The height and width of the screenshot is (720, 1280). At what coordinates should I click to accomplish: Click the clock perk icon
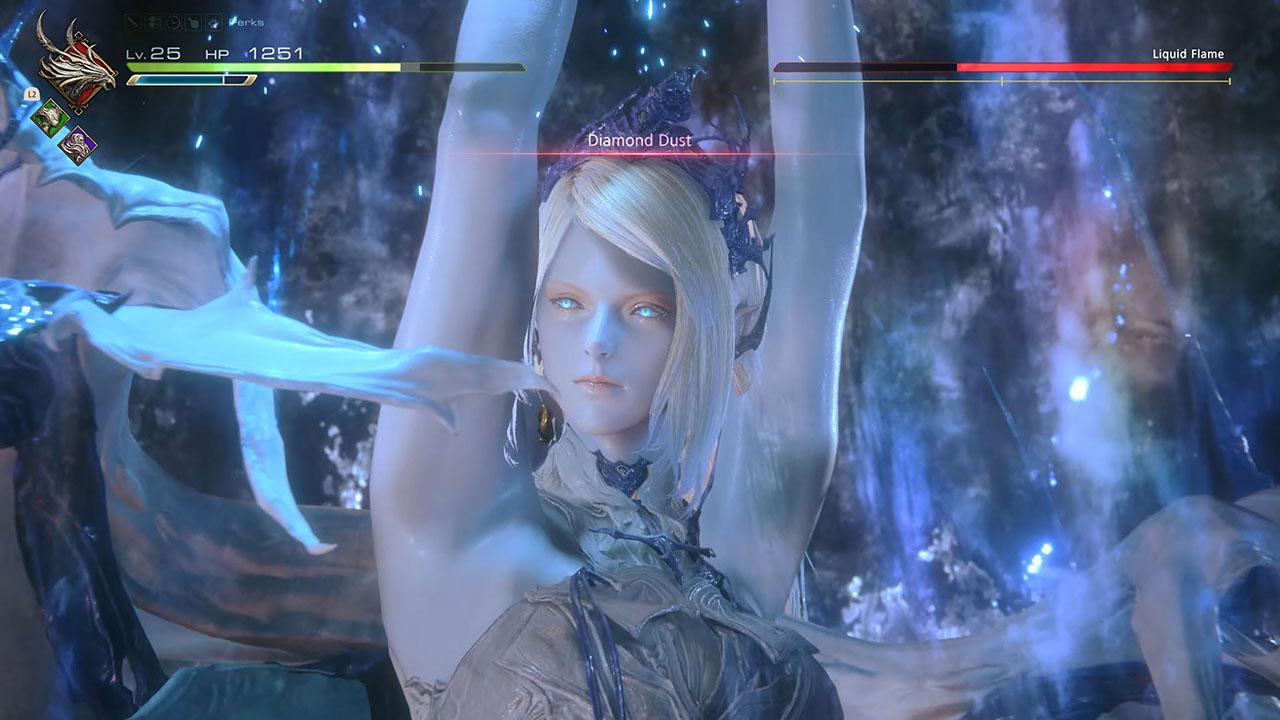pos(172,21)
